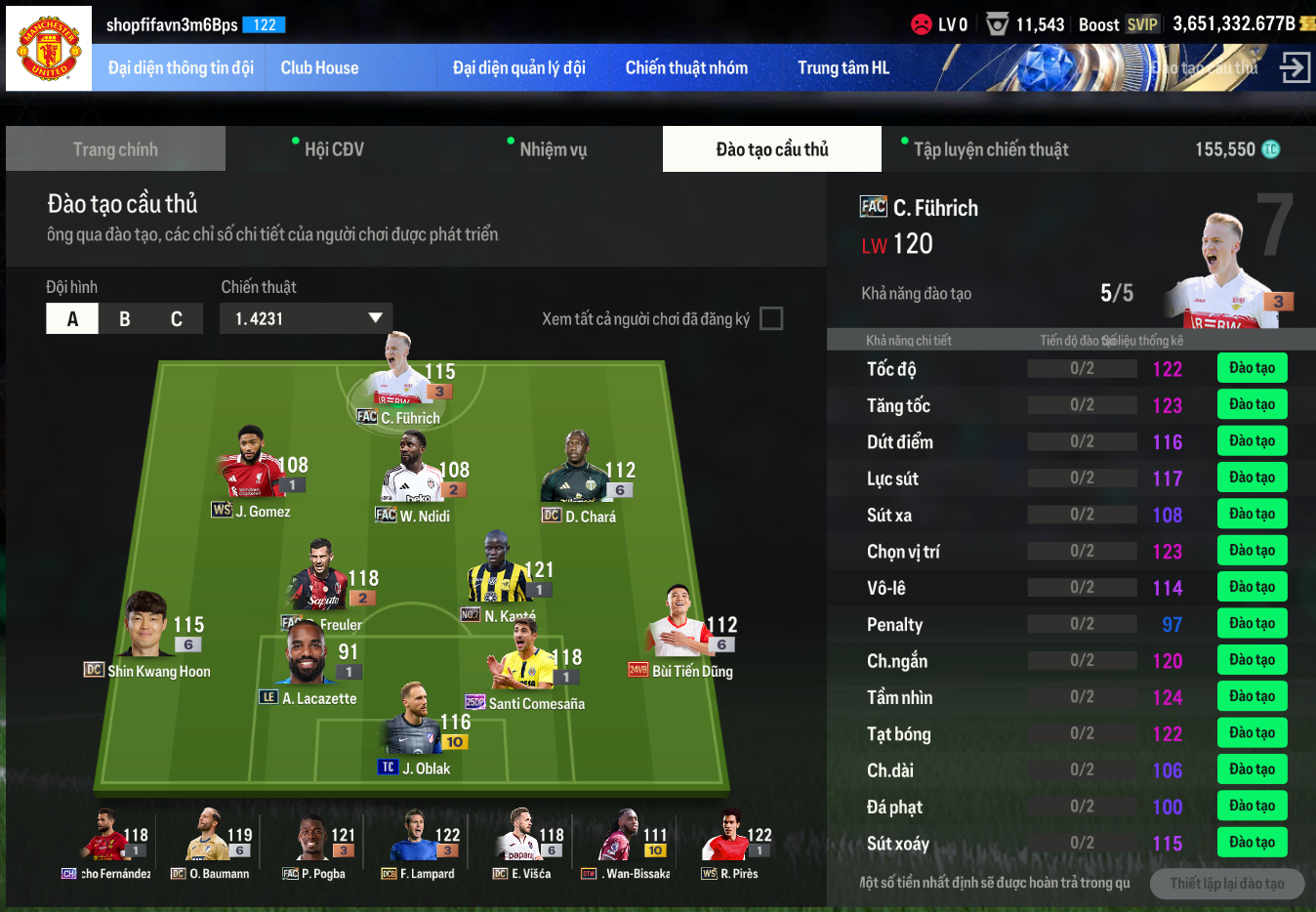Open Trung tâm HL menu
Screen dimensions: 1316x912
[x=843, y=68]
